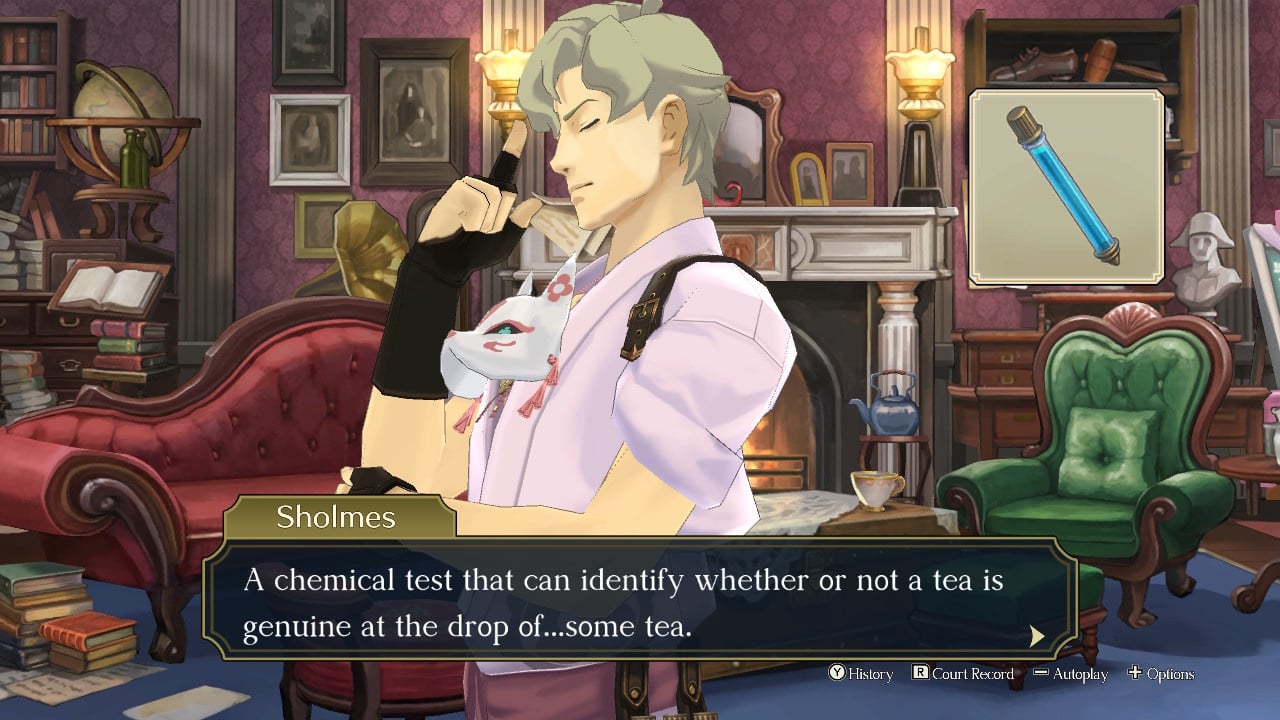This screenshot has width=1280, height=720.
Task: Open the dialogue History log
Action: coord(861,674)
